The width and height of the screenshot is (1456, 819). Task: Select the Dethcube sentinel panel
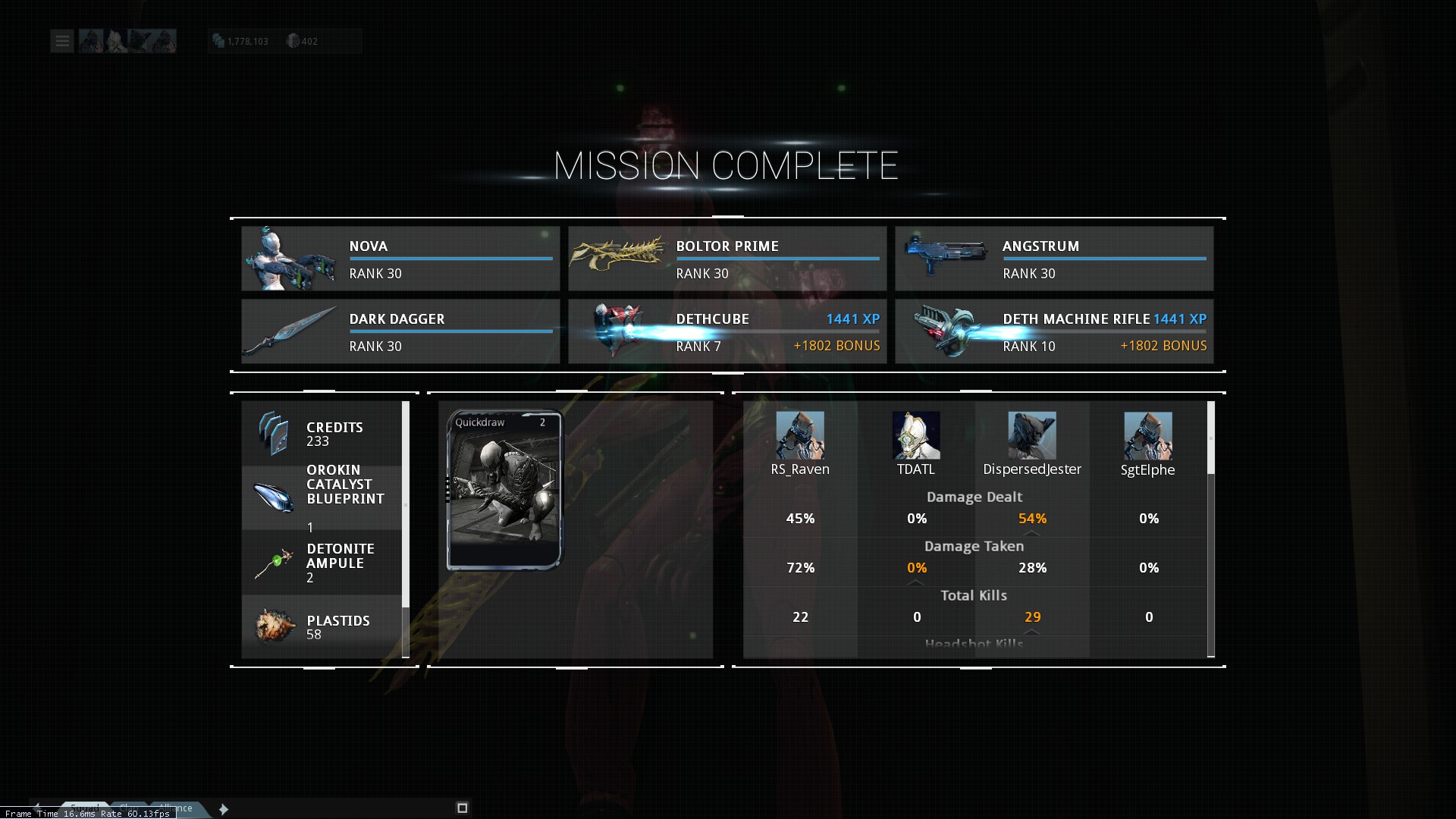[726, 331]
